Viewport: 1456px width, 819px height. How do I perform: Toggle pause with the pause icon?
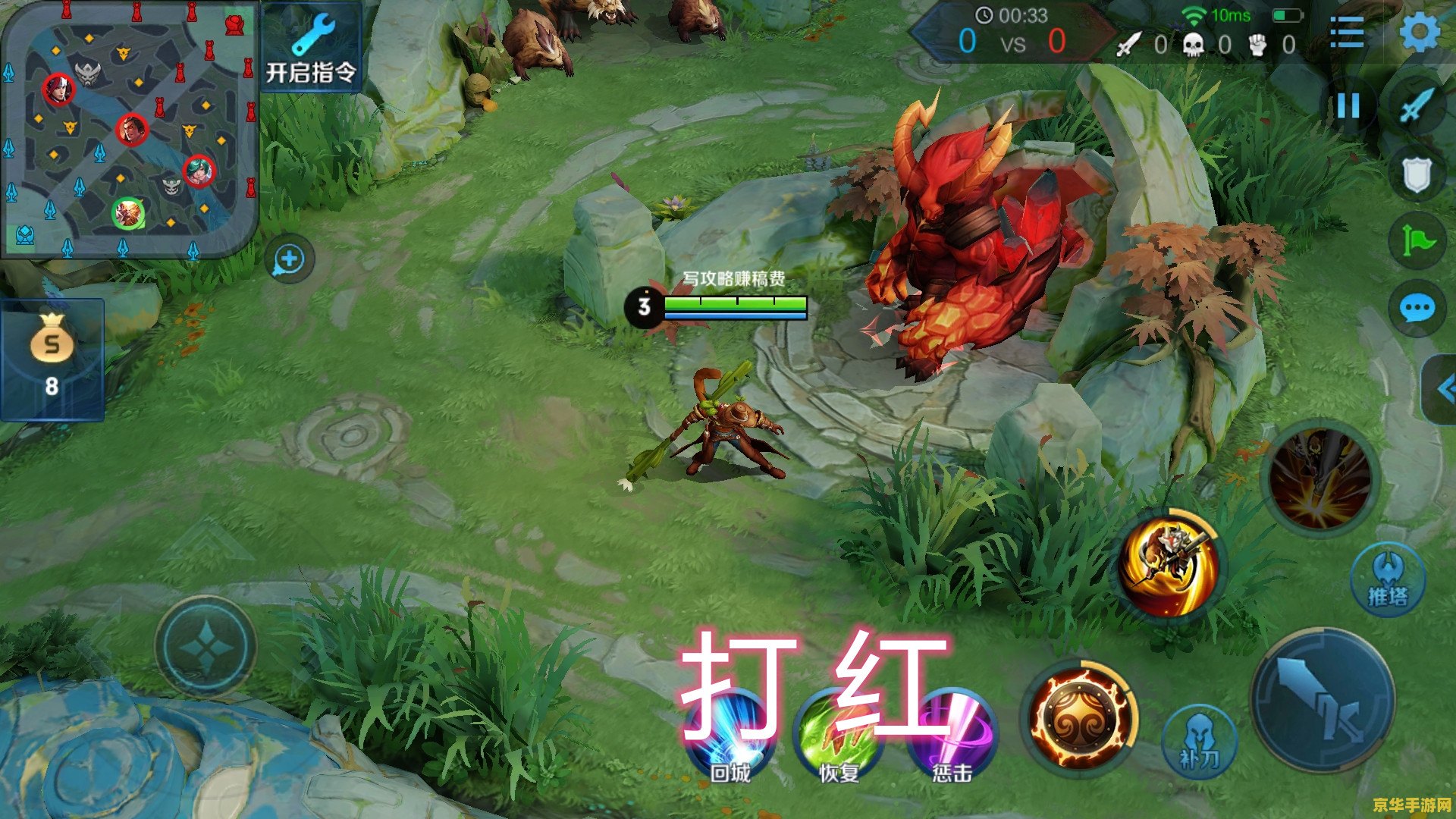[x=1348, y=106]
